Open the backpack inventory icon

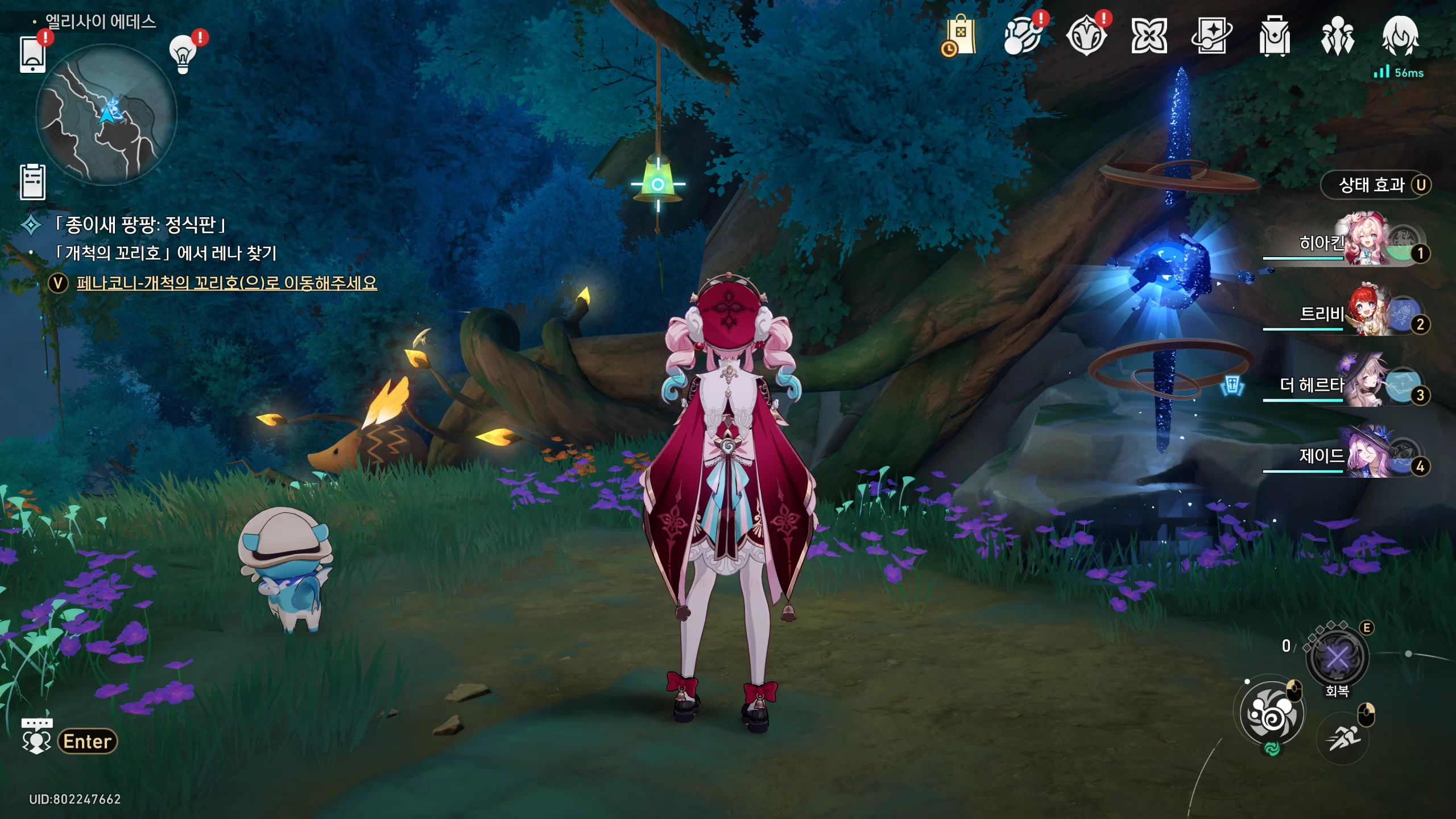[1275, 36]
